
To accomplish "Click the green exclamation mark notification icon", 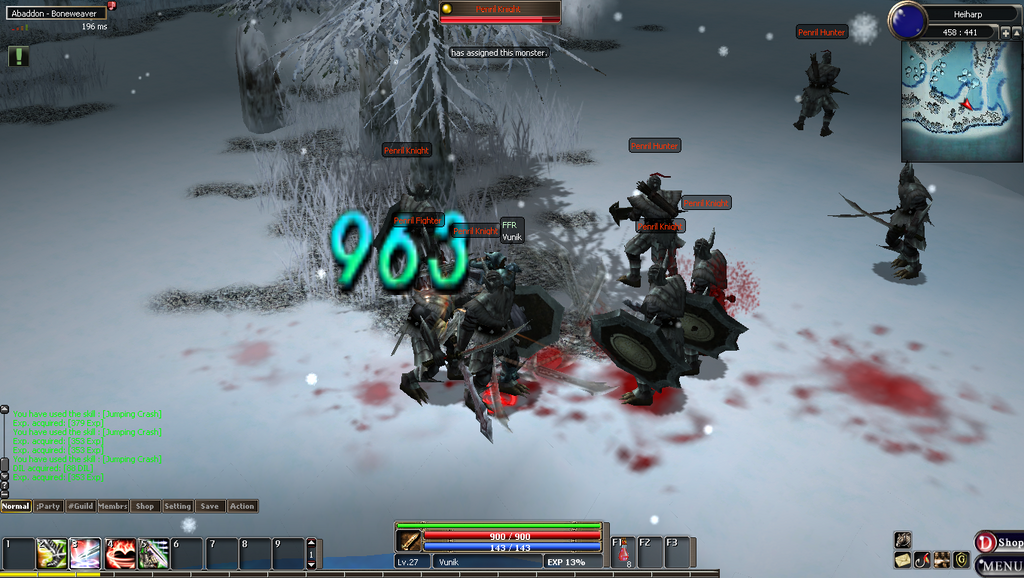I will point(18,57).
